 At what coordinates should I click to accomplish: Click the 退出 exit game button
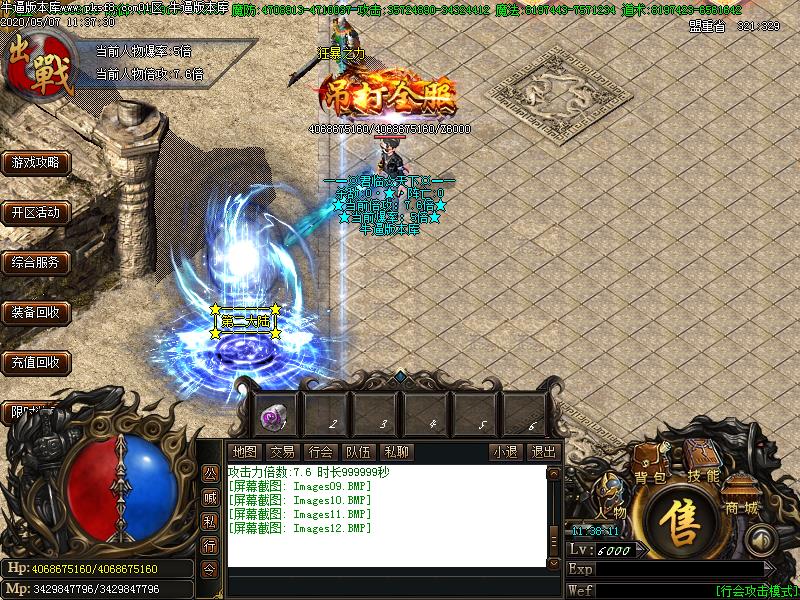point(543,452)
